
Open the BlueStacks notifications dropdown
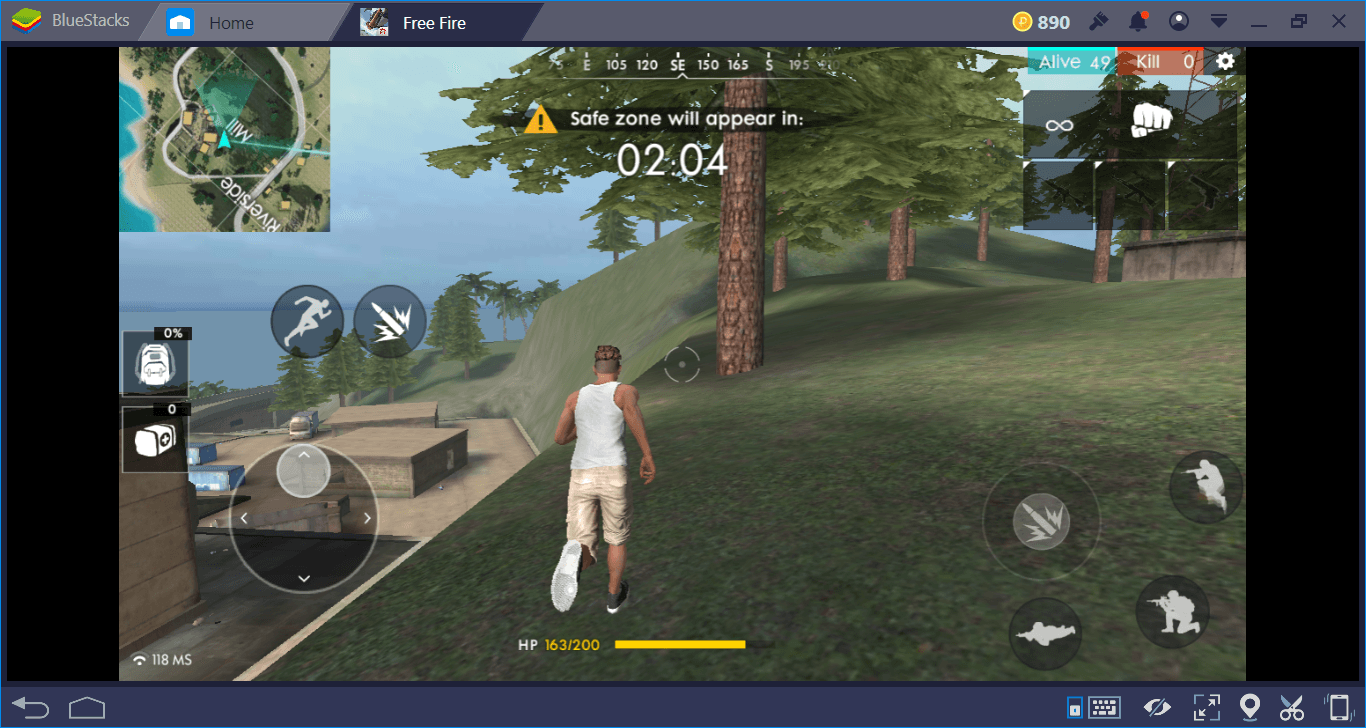[x=1138, y=20]
